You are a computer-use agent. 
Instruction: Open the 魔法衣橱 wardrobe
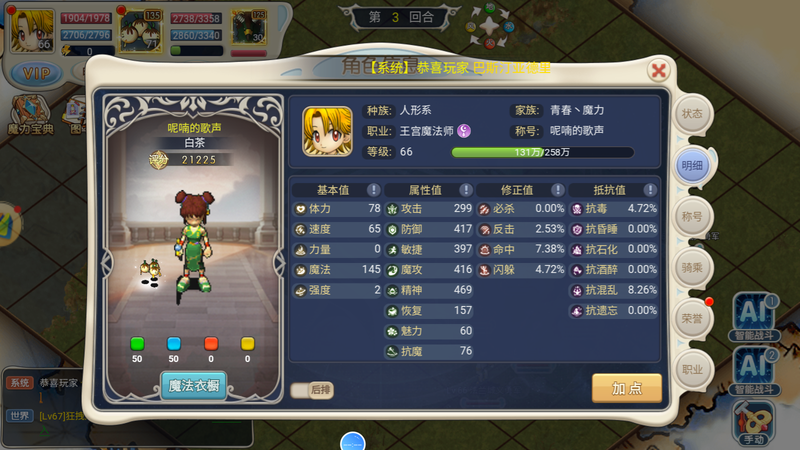193,385
